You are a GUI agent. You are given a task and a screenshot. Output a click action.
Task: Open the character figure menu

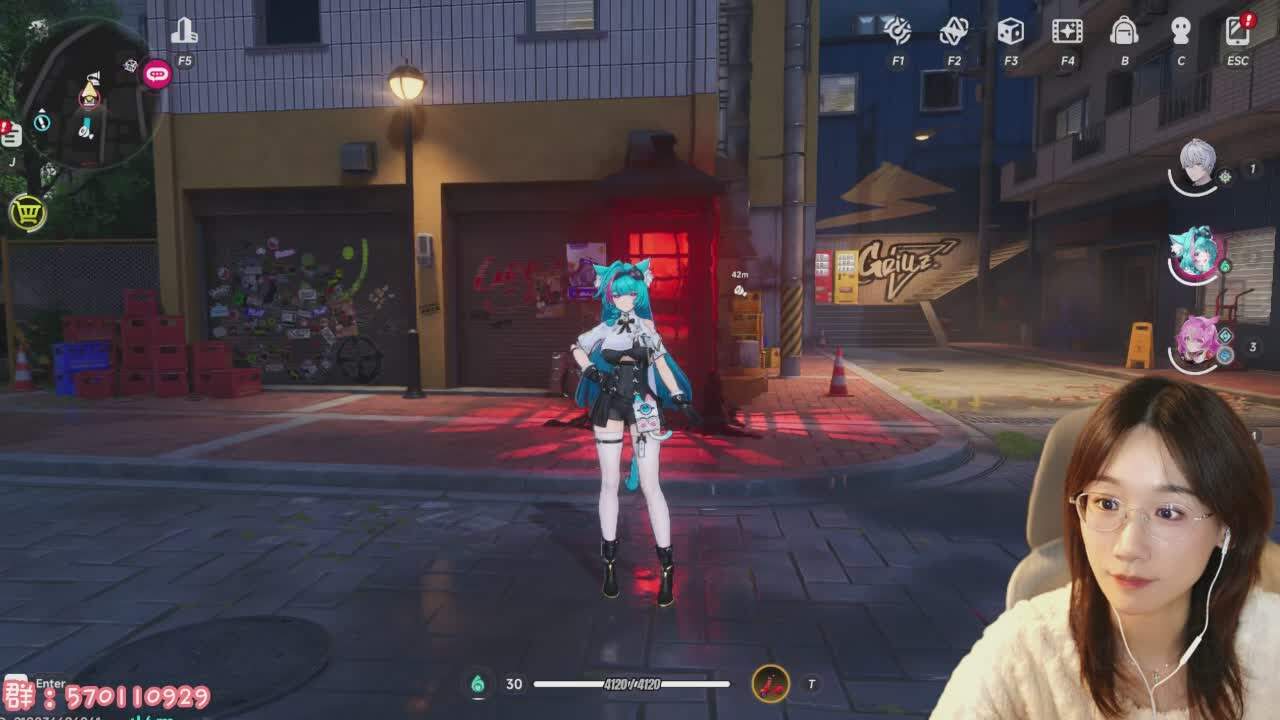[1181, 31]
